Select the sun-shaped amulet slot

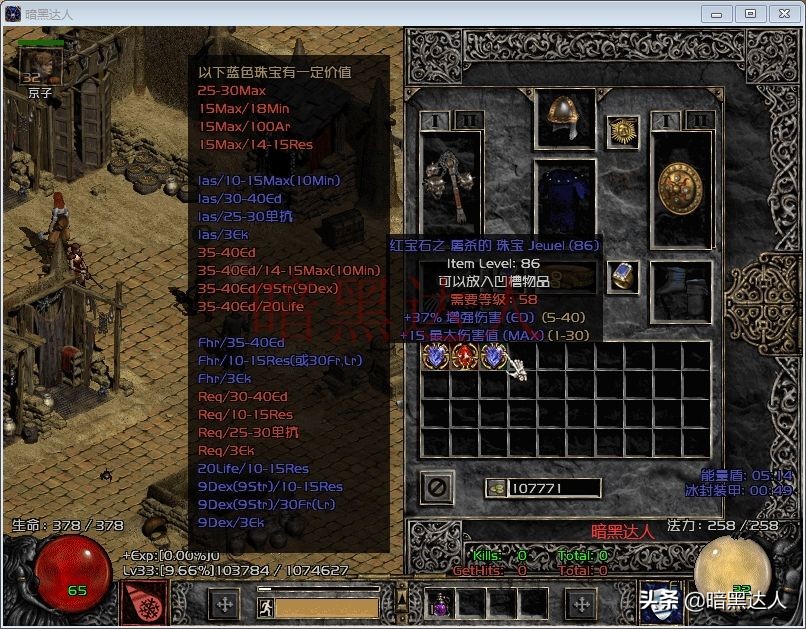623,131
